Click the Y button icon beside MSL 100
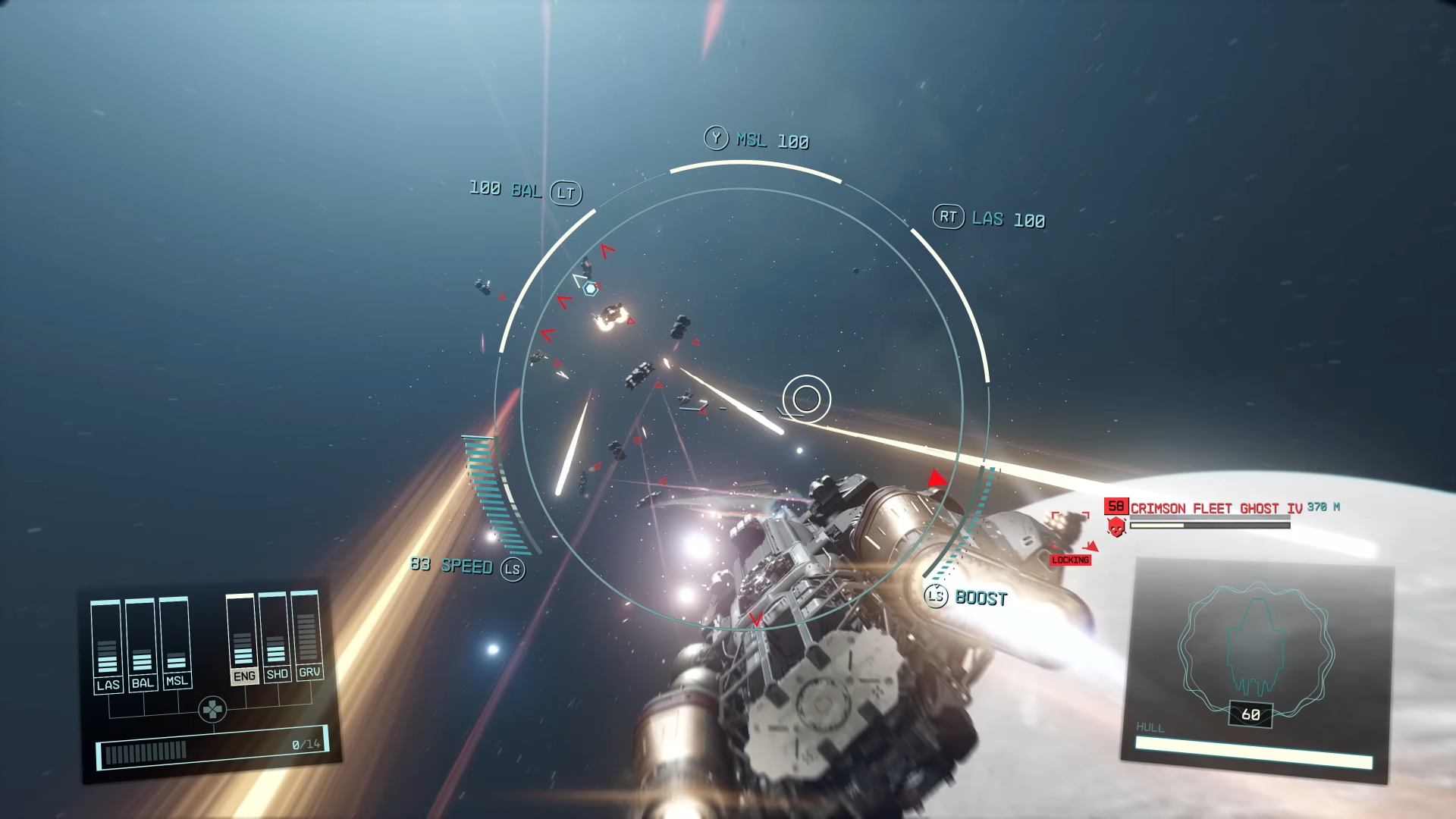Image resolution: width=1456 pixels, height=819 pixels. pos(715,139)
